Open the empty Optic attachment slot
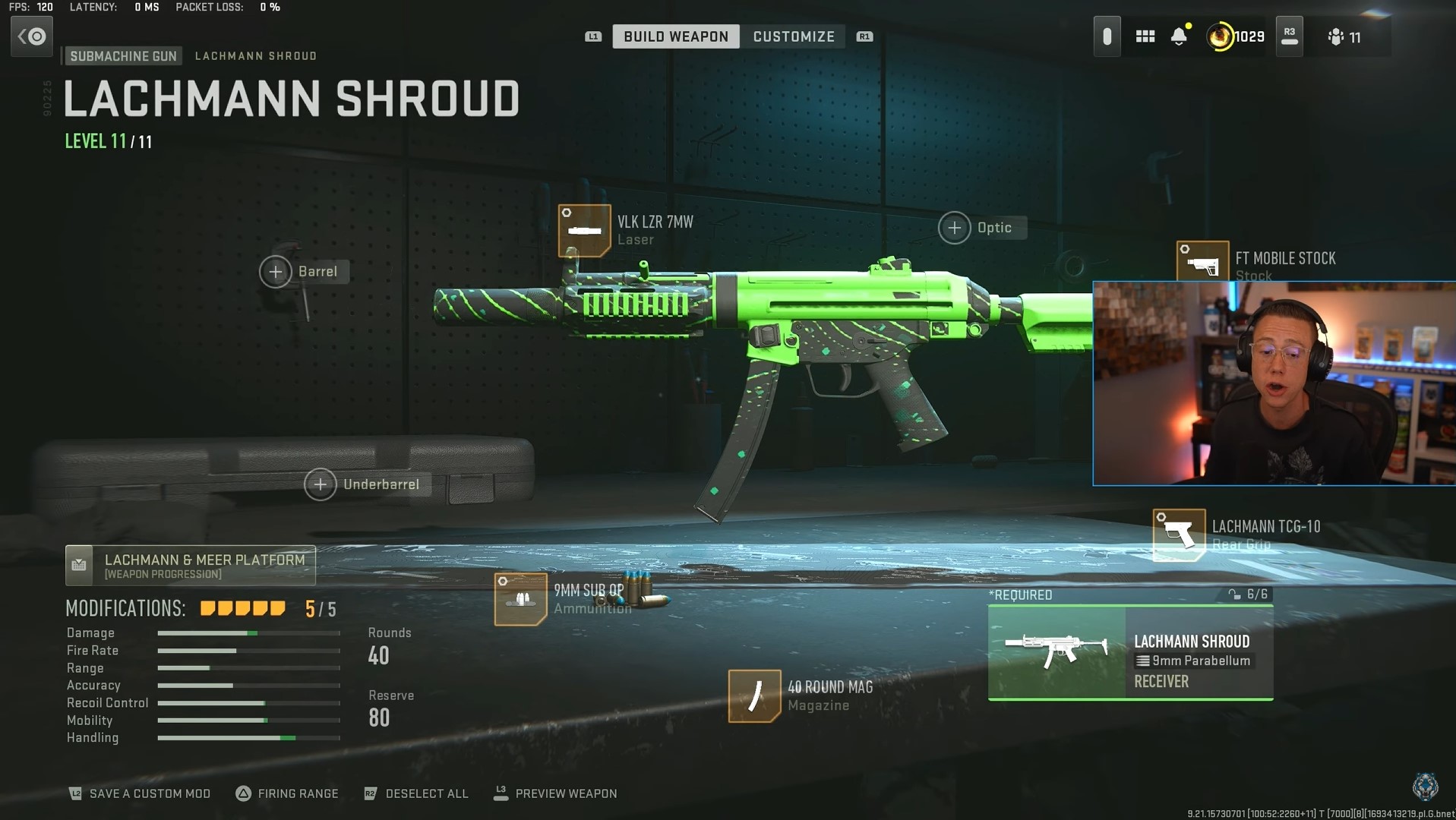This screenshot has height=820, width=1456. click(x=954, y=227)
